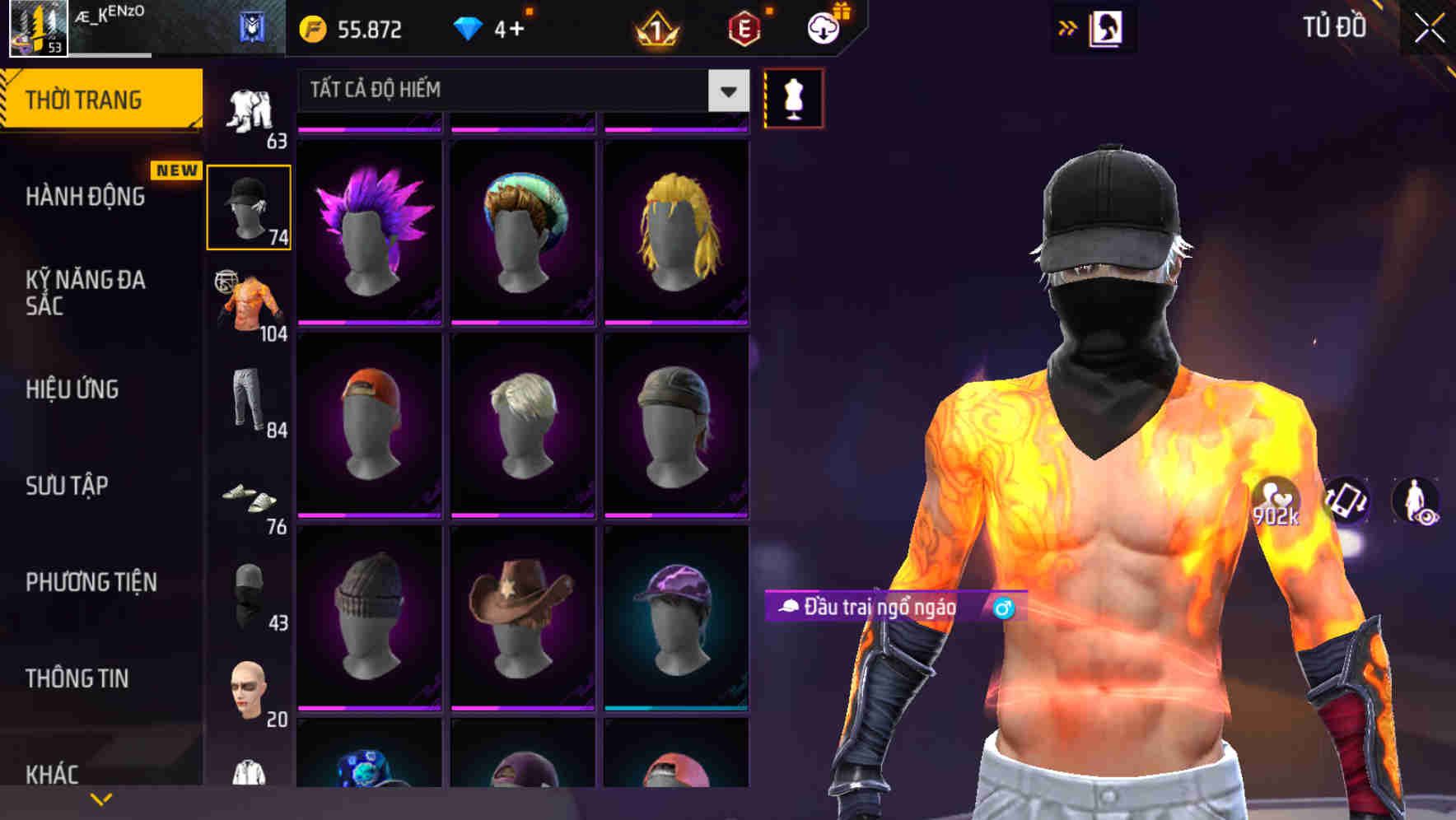Click the double-arrow skip icon near top right

1067,27
